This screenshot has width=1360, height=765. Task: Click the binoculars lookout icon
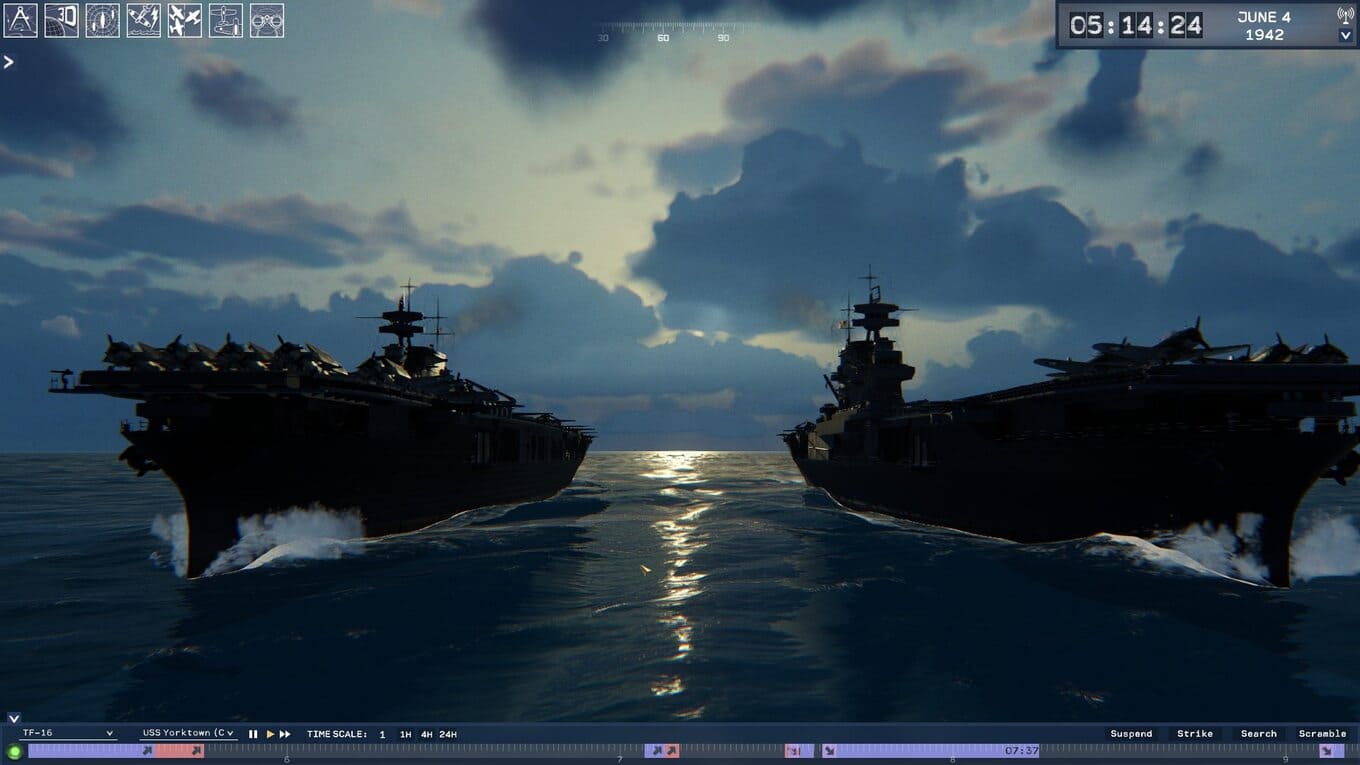pos(266,20)
